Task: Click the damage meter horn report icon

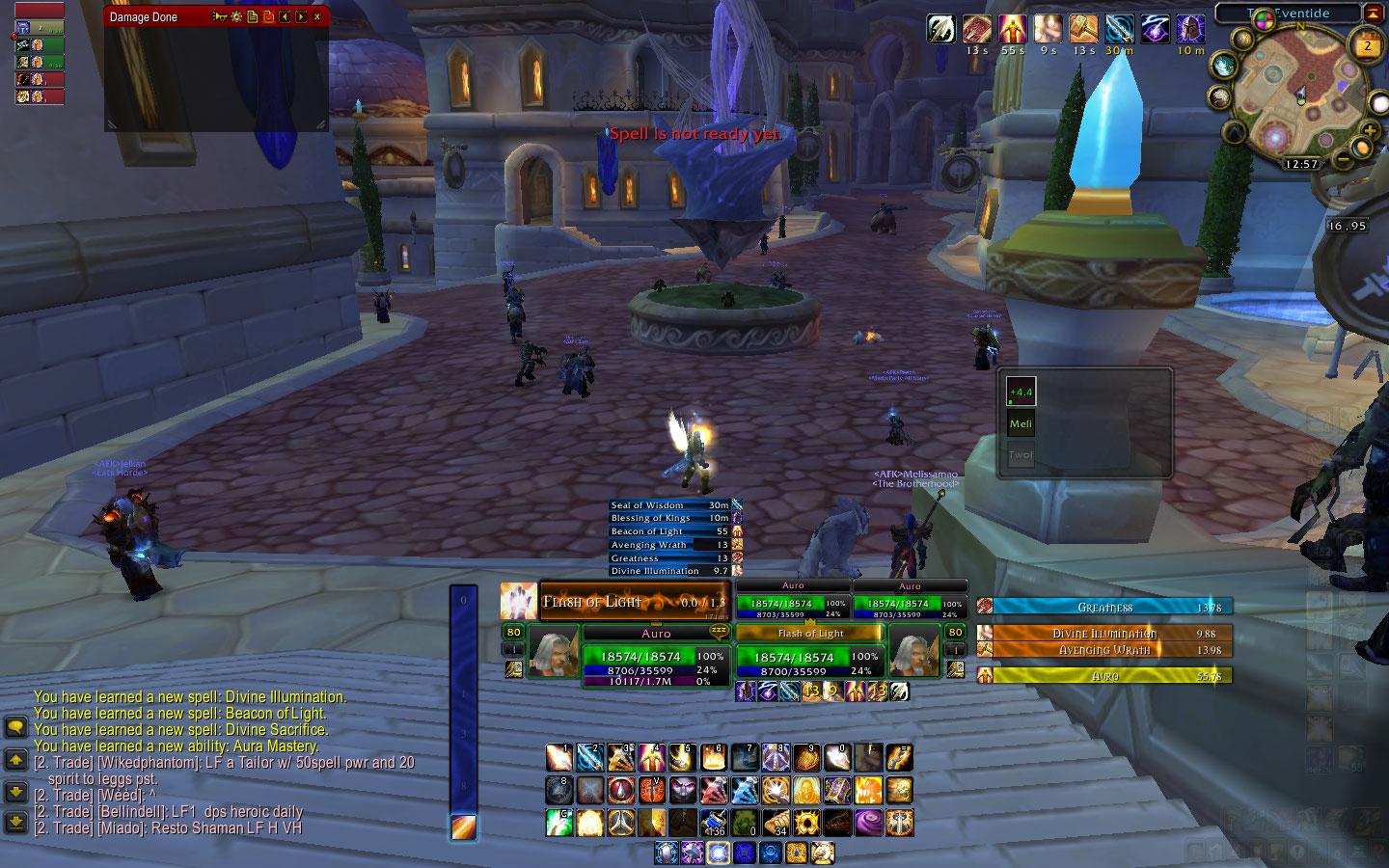Action: point(219,17)
